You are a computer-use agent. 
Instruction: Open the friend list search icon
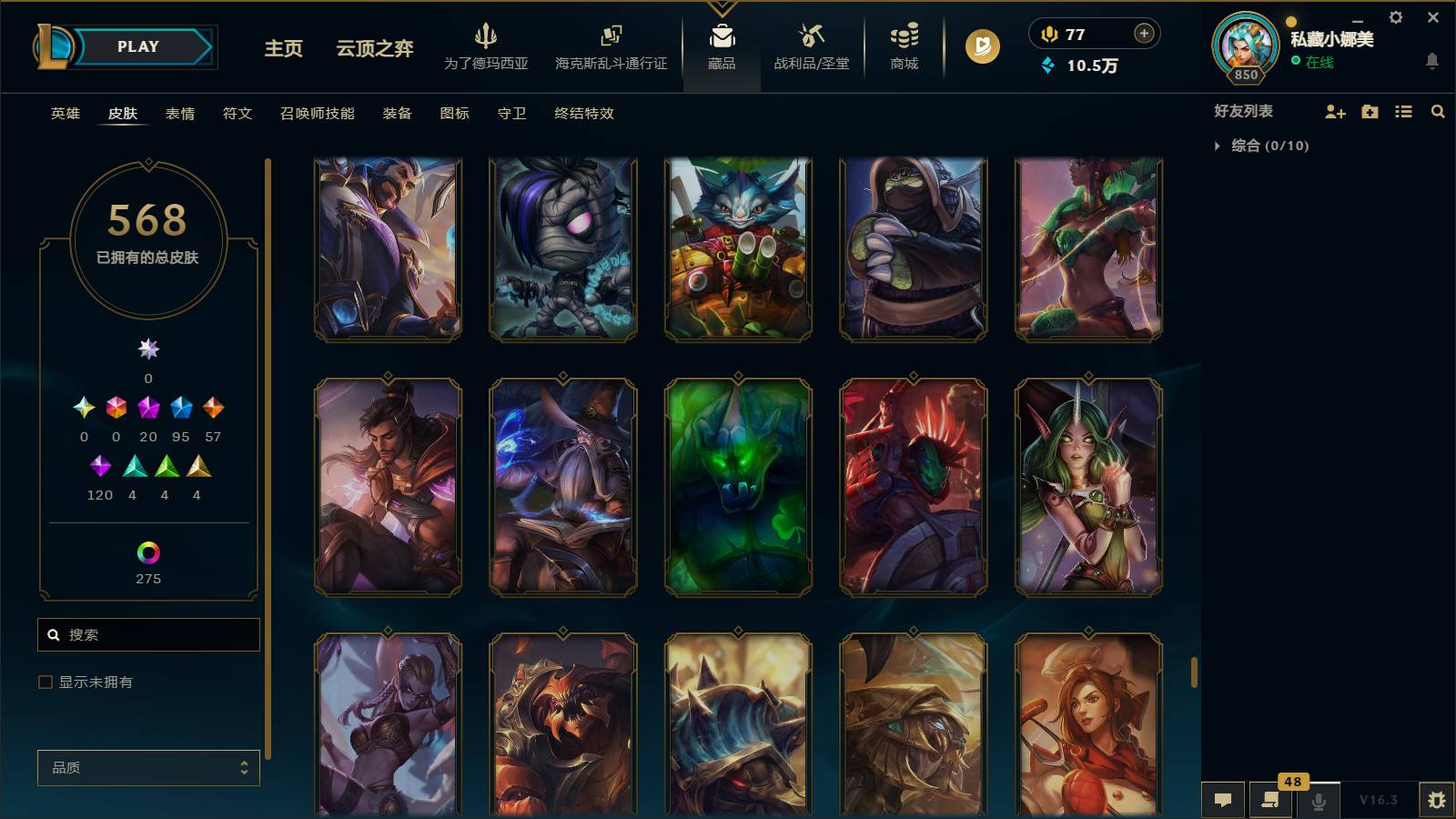tap(1438, 112)
